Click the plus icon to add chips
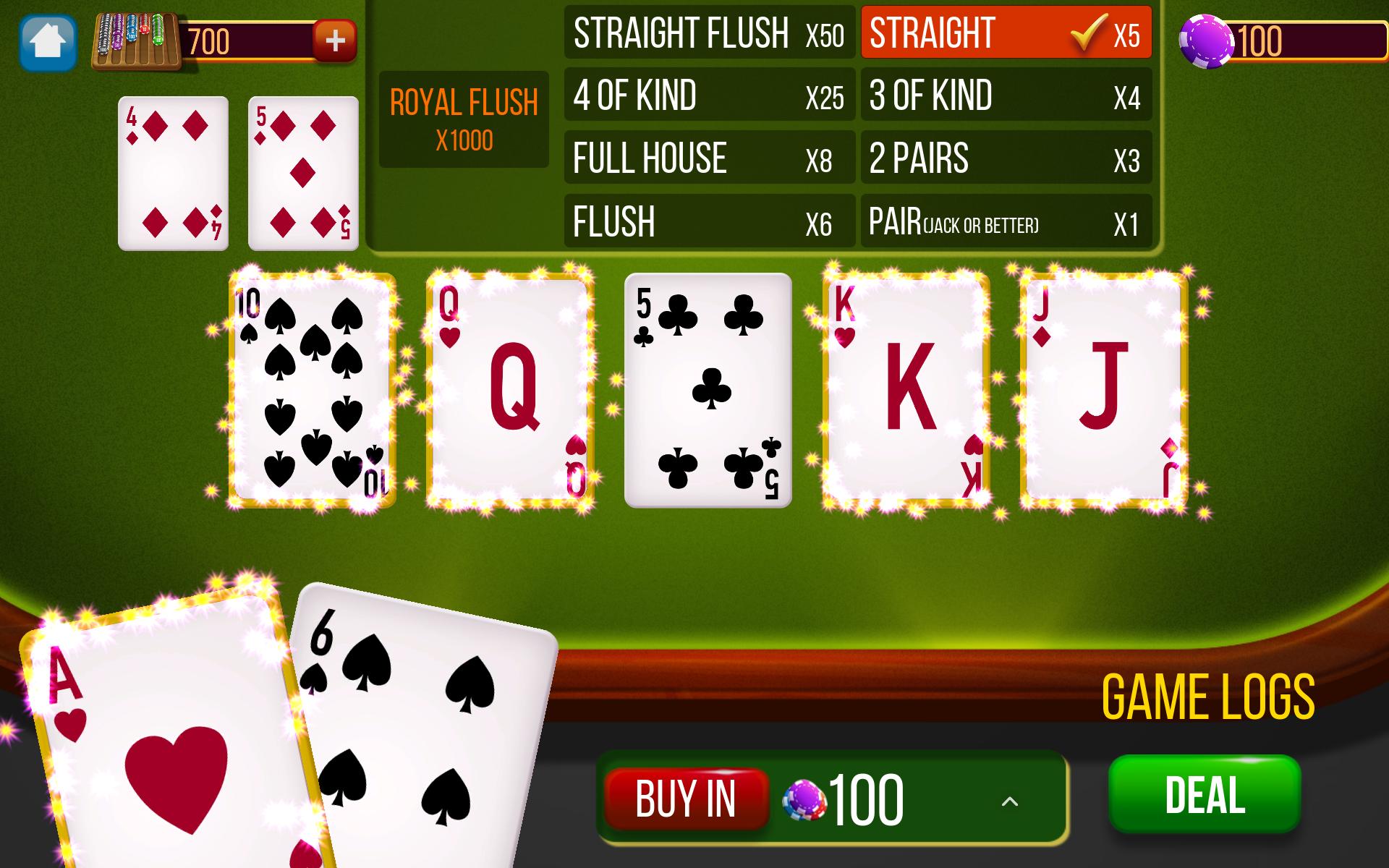The width and height of the screenshot is (1389, 868). pyautogui.click(x=336, y=40)
